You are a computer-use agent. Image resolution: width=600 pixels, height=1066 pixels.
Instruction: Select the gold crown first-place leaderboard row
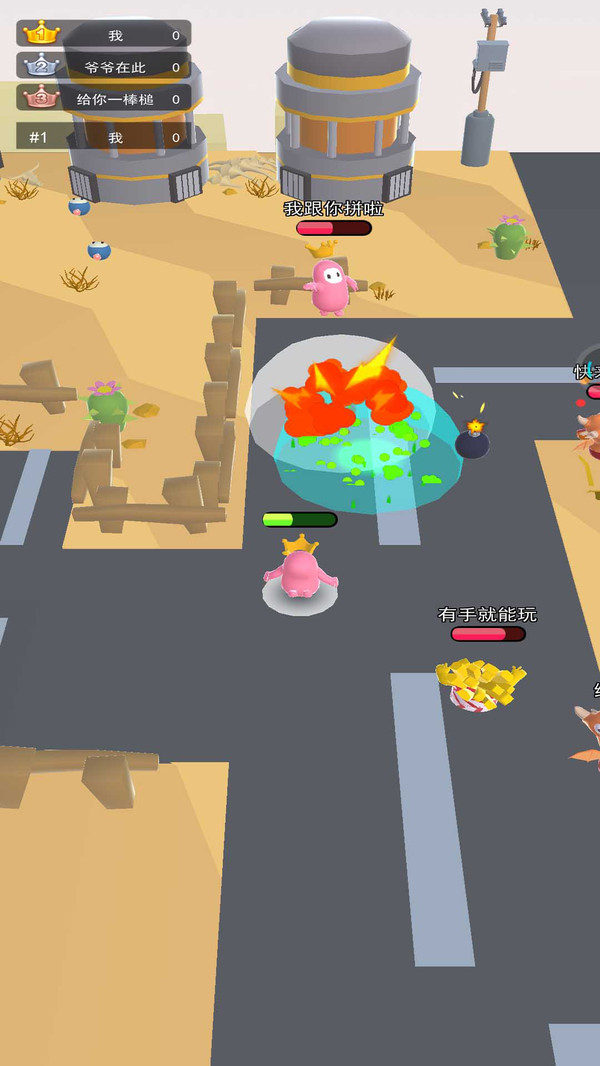(x=104, y=35)
